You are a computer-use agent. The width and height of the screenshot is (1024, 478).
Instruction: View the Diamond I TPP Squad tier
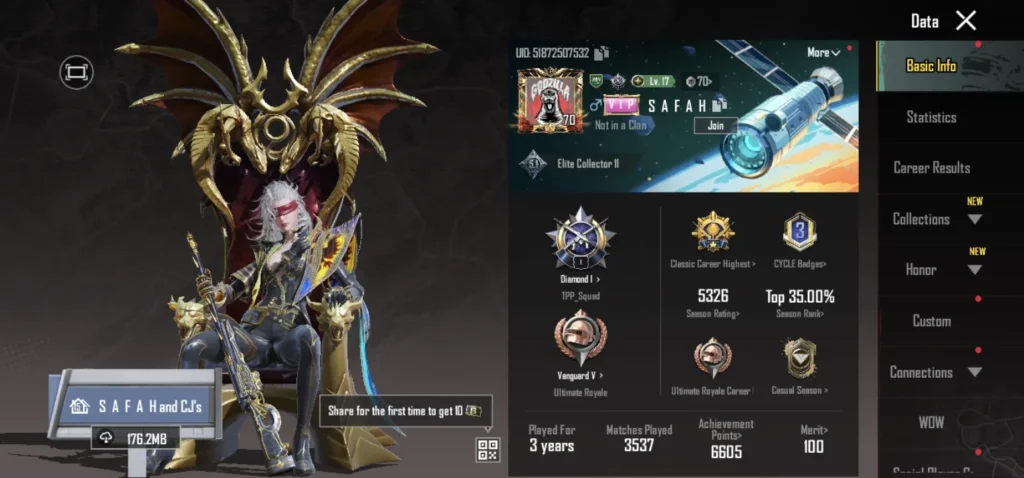(580, 246)
